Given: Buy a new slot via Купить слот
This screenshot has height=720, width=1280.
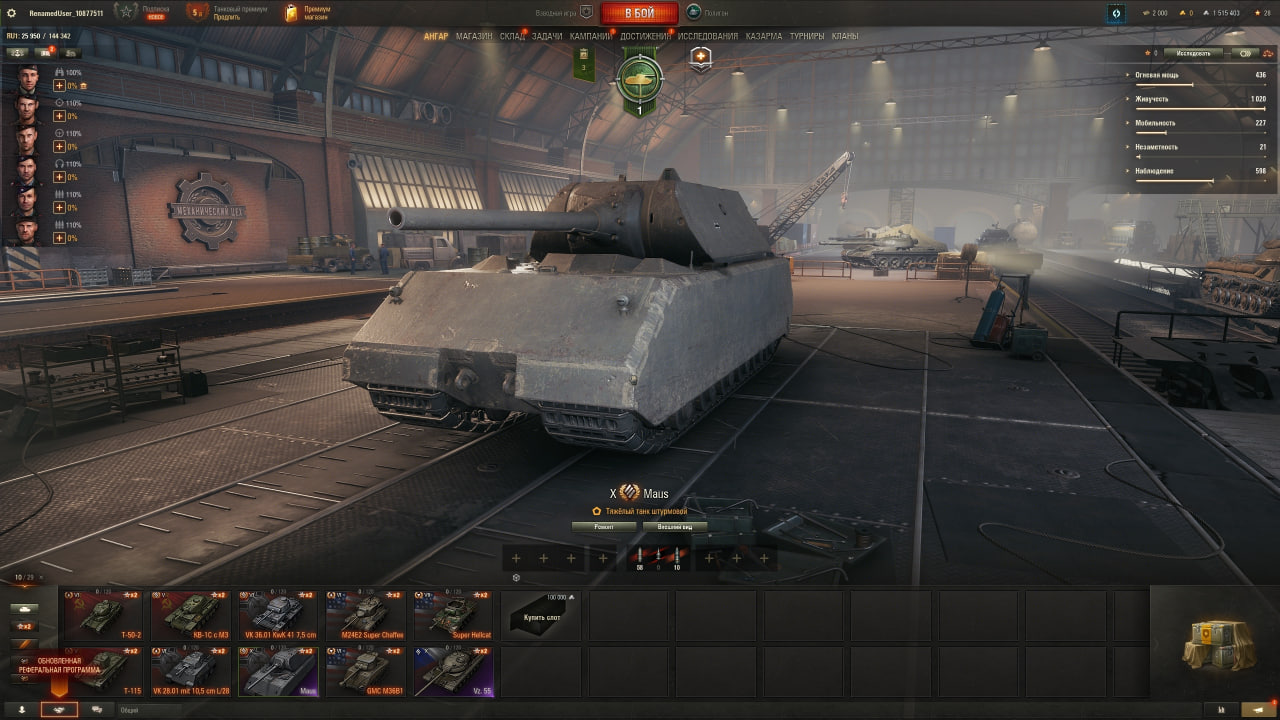Looking at the screenshot, I should pyautogui.click(x=540, y=616).
